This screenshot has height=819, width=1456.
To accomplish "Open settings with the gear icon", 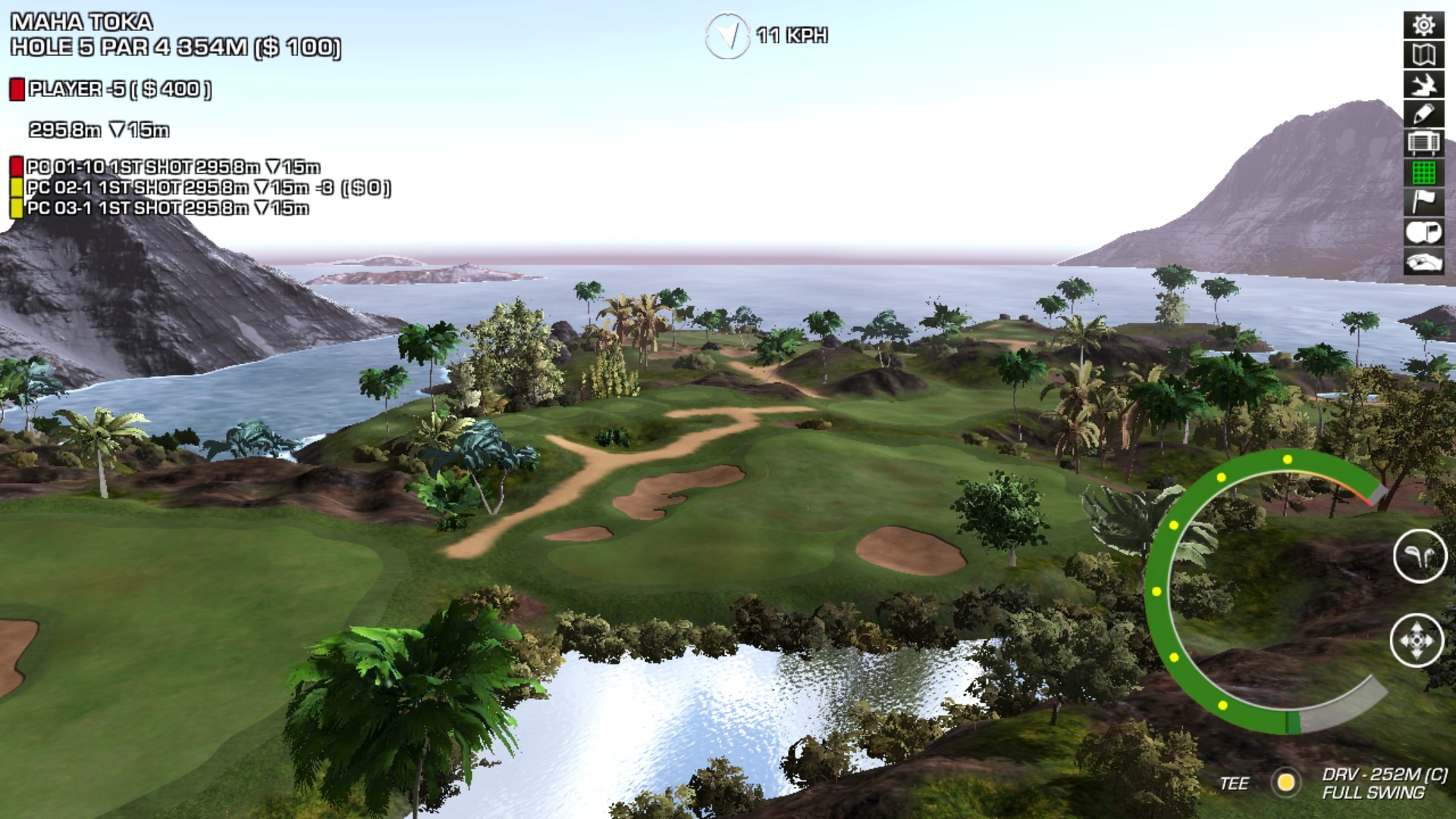I will [x=1423, y=25].
